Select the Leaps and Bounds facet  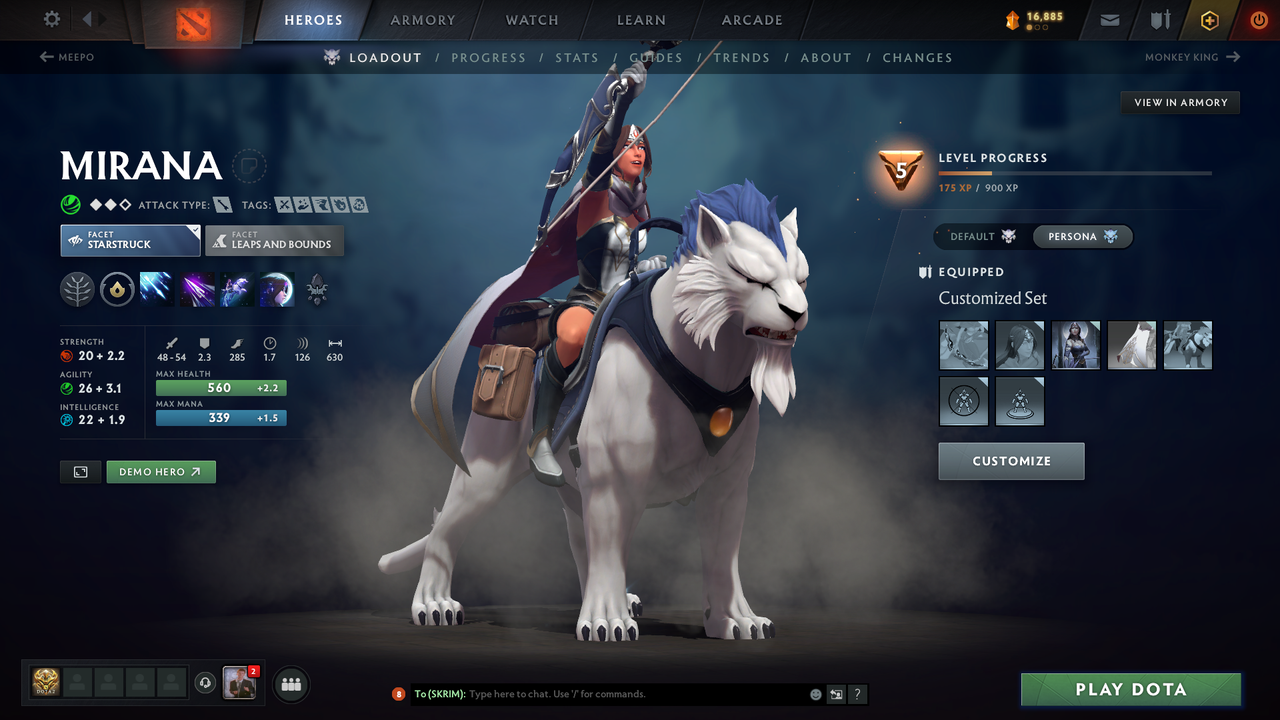pyautogui.click(x=274, y=240)
